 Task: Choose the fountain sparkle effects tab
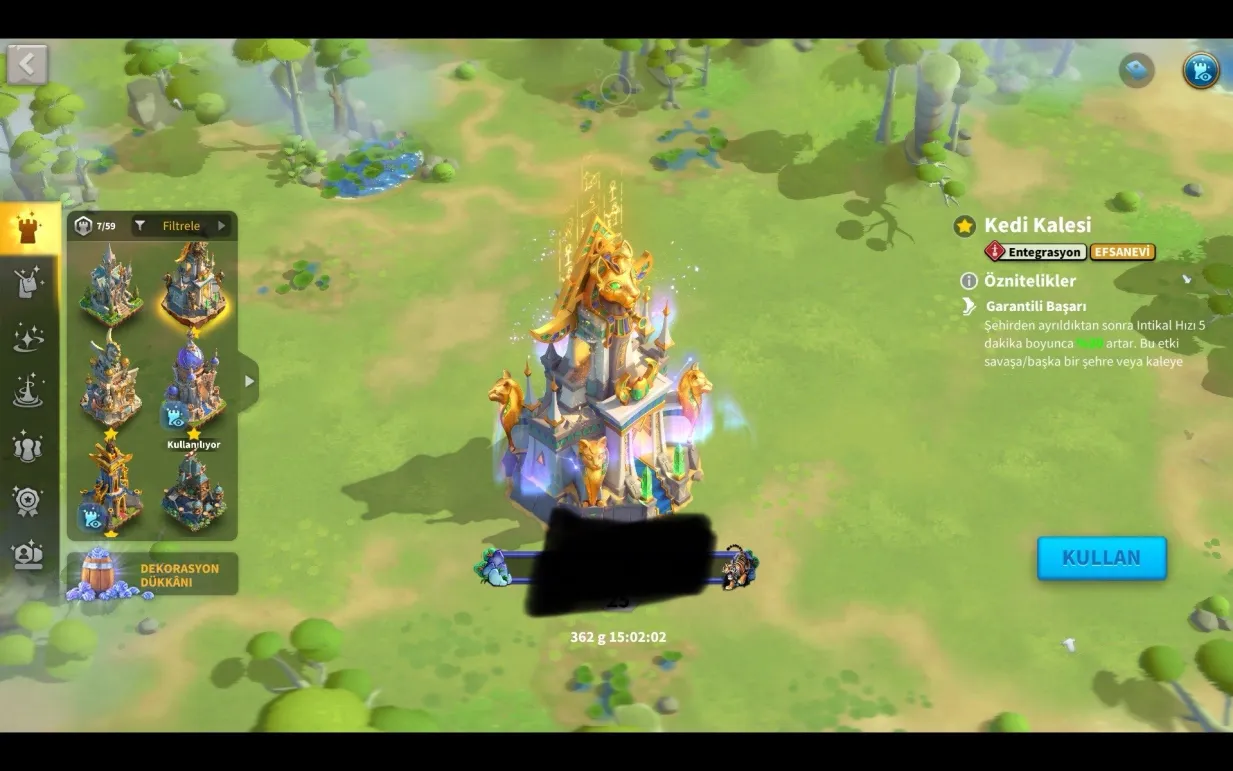pyautogui.click(x=28, y=391)
